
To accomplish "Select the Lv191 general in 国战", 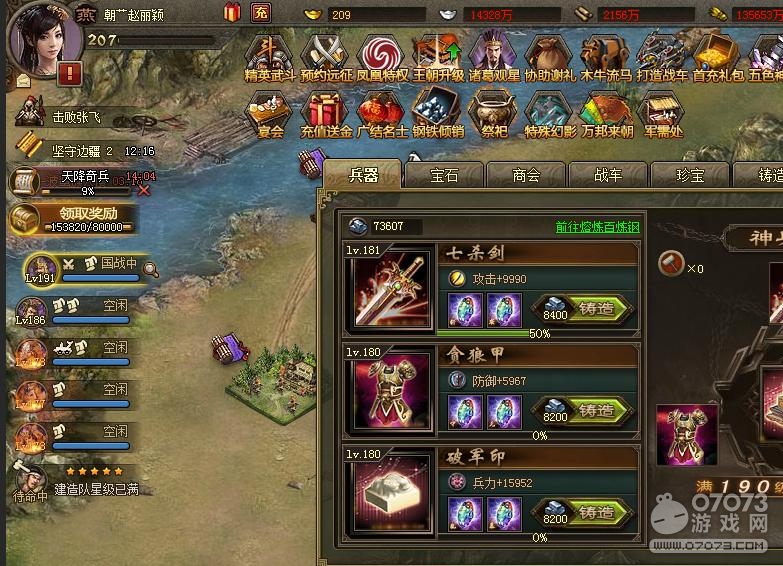I will tap(40, 268).
